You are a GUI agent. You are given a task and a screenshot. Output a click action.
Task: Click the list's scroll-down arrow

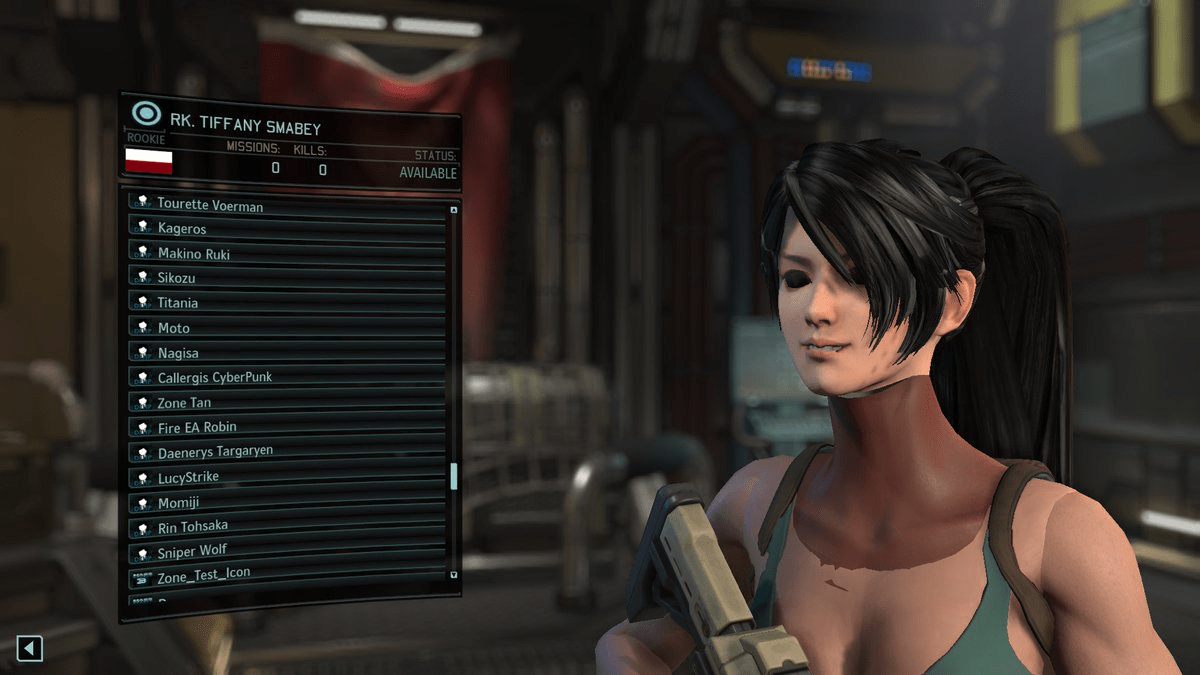coord(454,575)
